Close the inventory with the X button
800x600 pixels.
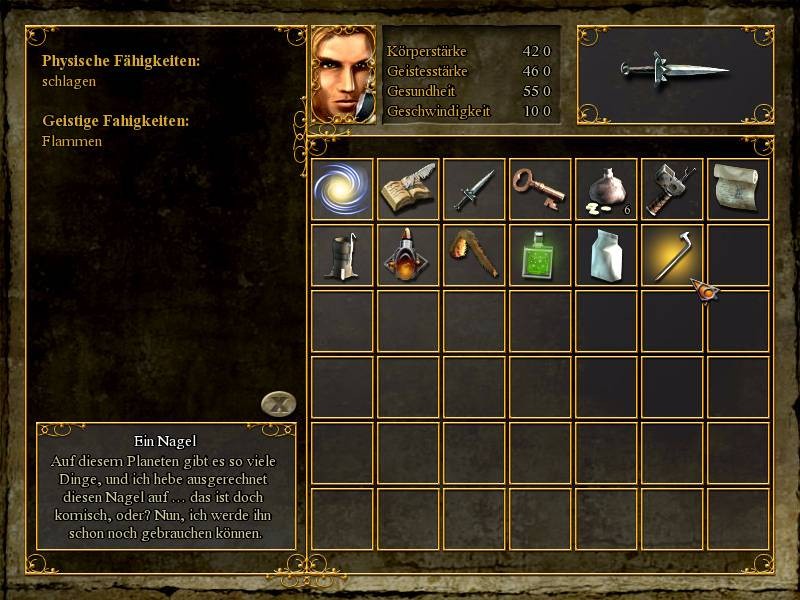[279, 404]
